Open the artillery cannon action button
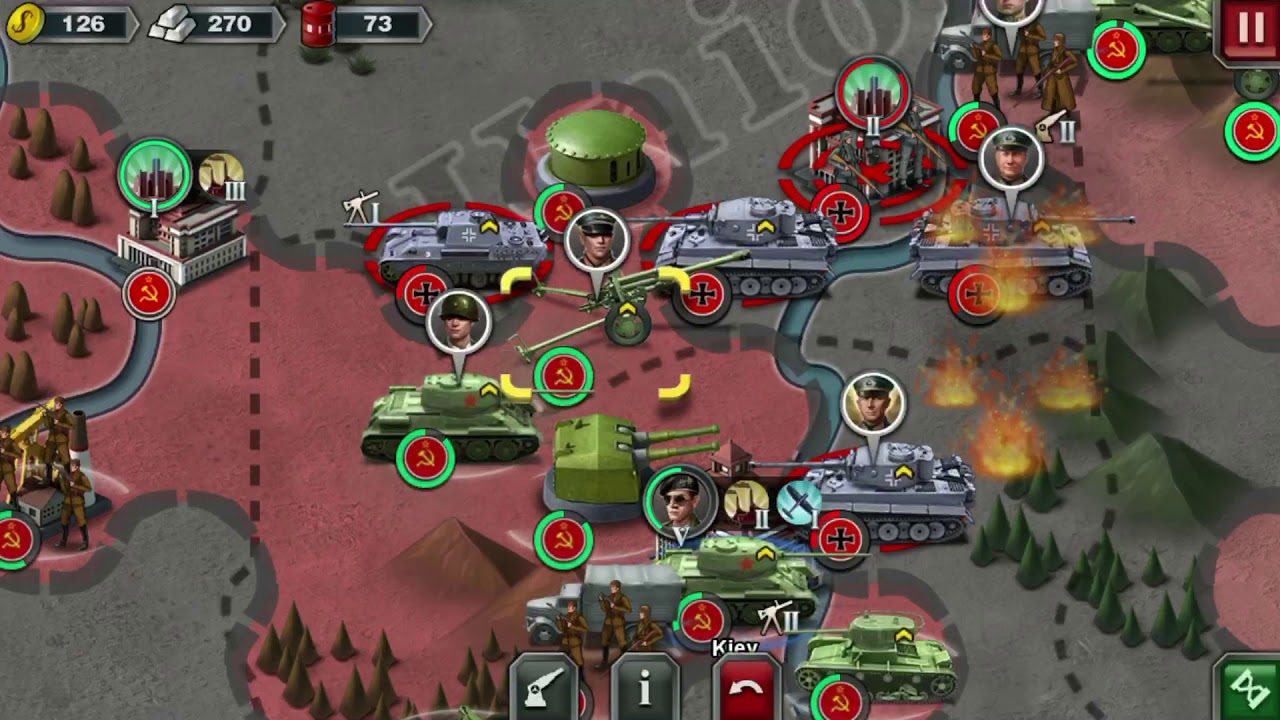The width and height of the screenshot is (1280, 720). (544, 689)
